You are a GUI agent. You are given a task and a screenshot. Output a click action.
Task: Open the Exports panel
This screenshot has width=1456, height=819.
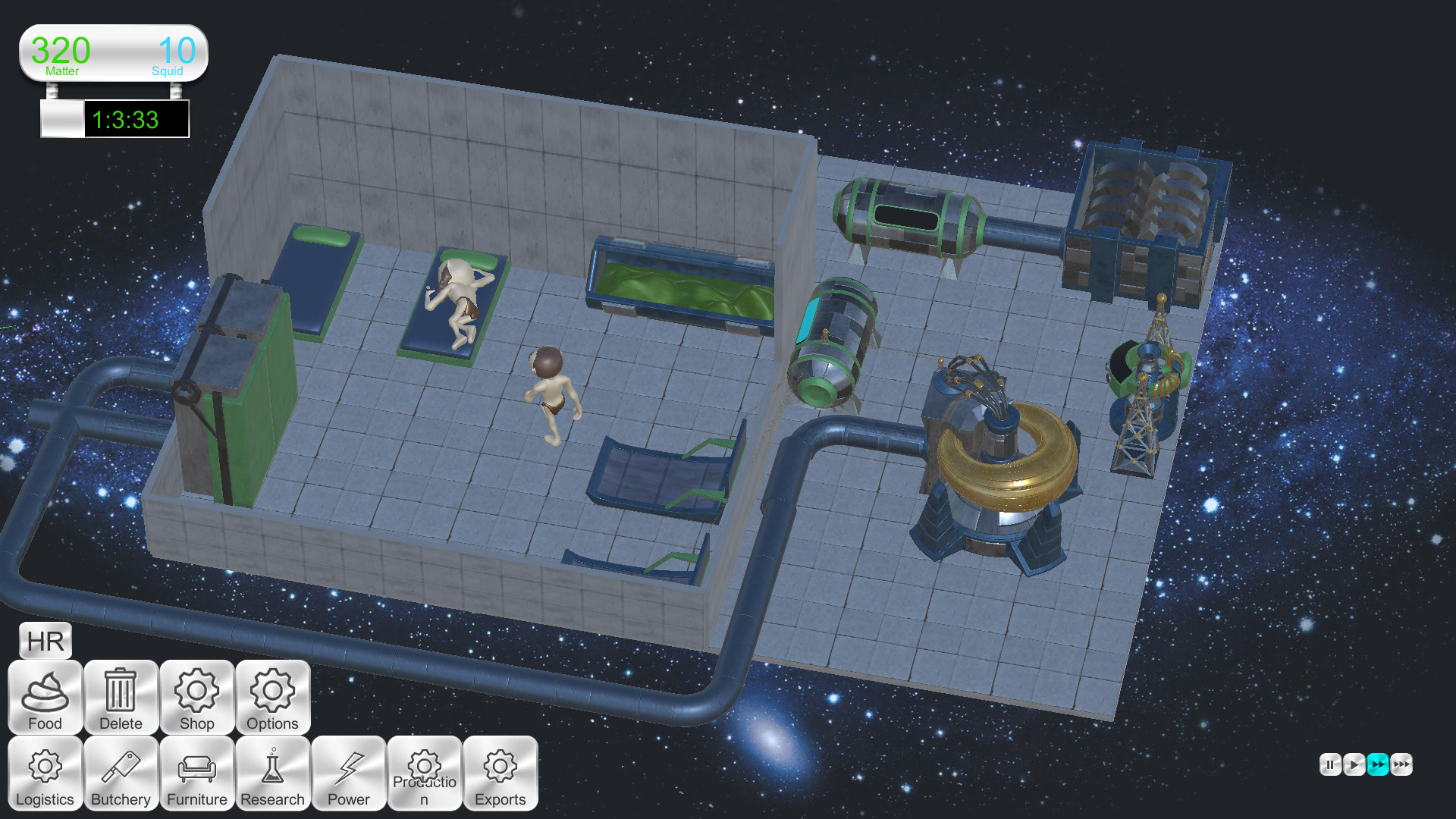click(x=500, y=773)
